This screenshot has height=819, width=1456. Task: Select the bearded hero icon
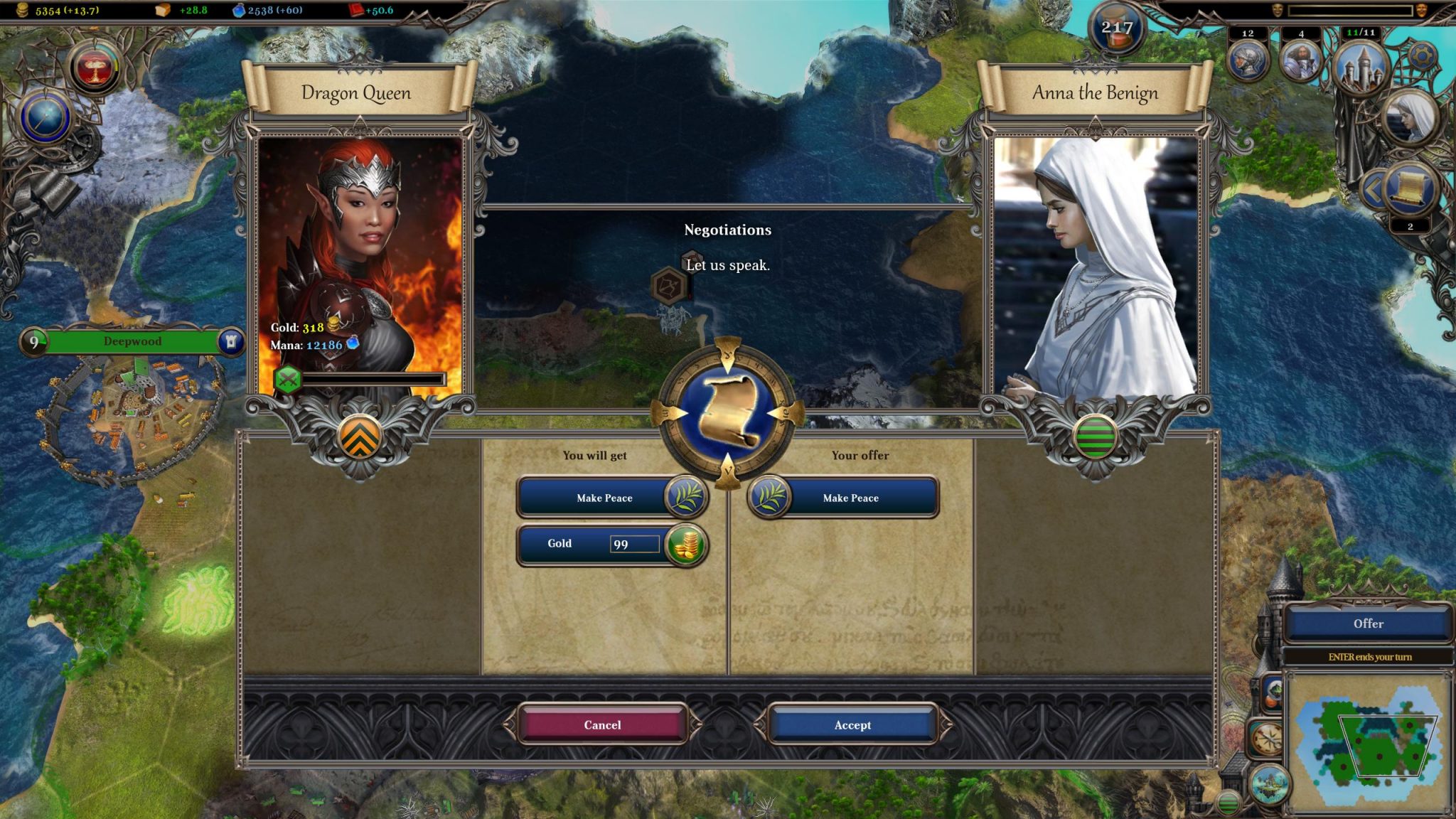pyautogui.click(x=1300, y=62)
